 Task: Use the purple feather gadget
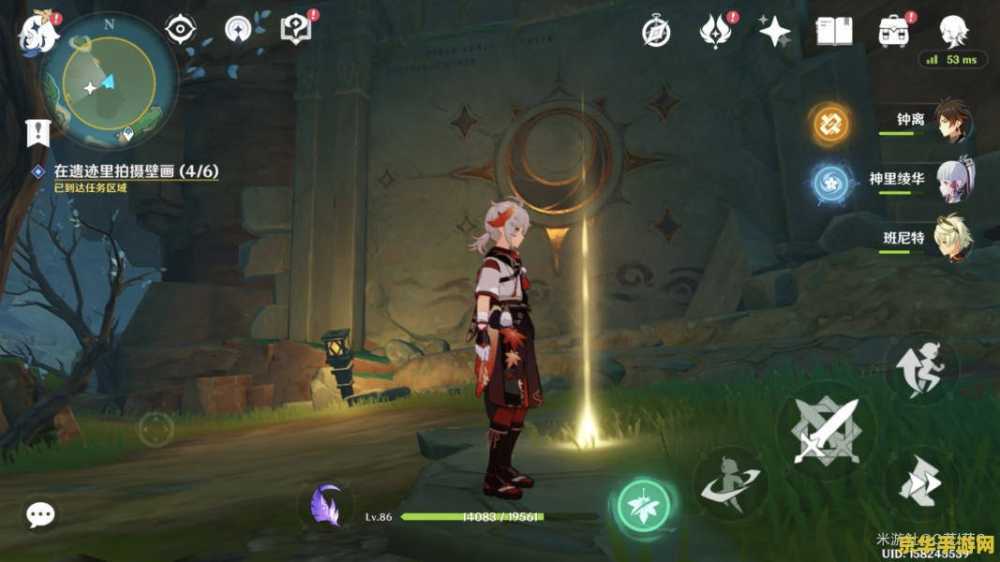coord(326,504)
